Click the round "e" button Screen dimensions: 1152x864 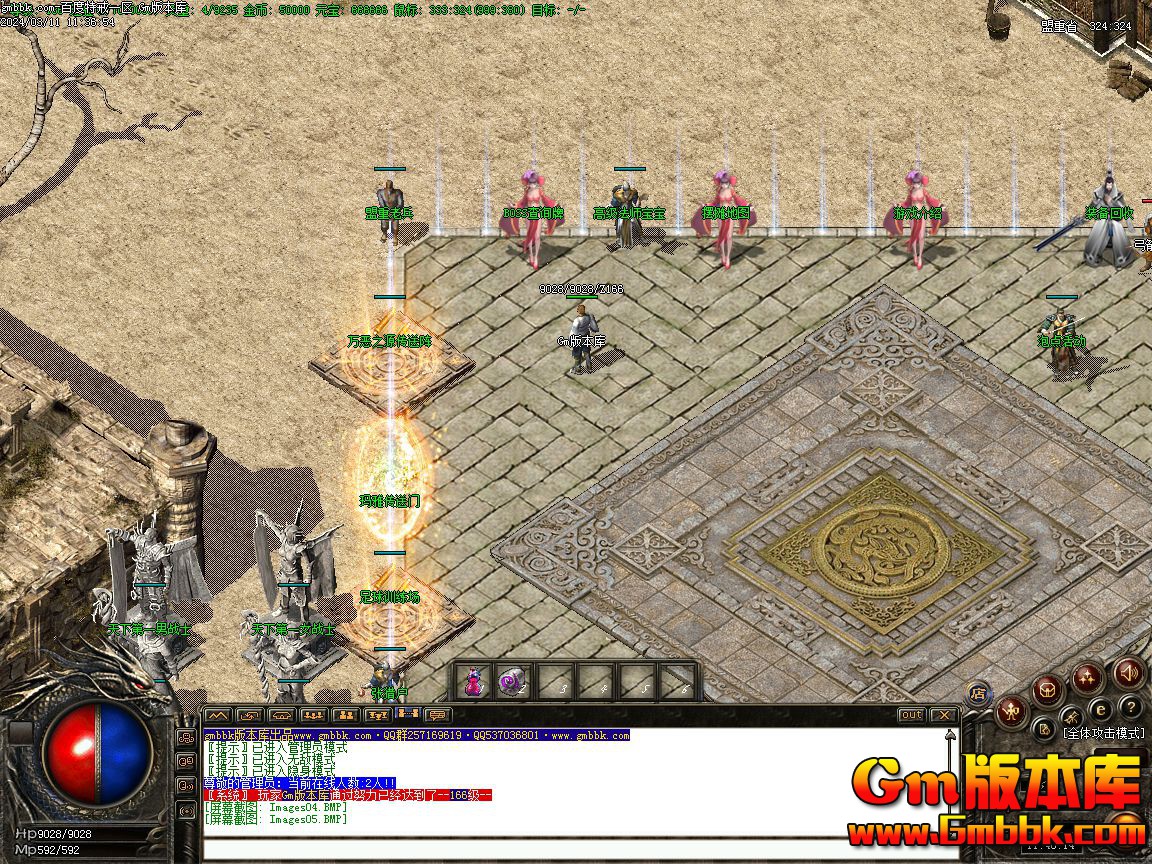(1101, 709)
